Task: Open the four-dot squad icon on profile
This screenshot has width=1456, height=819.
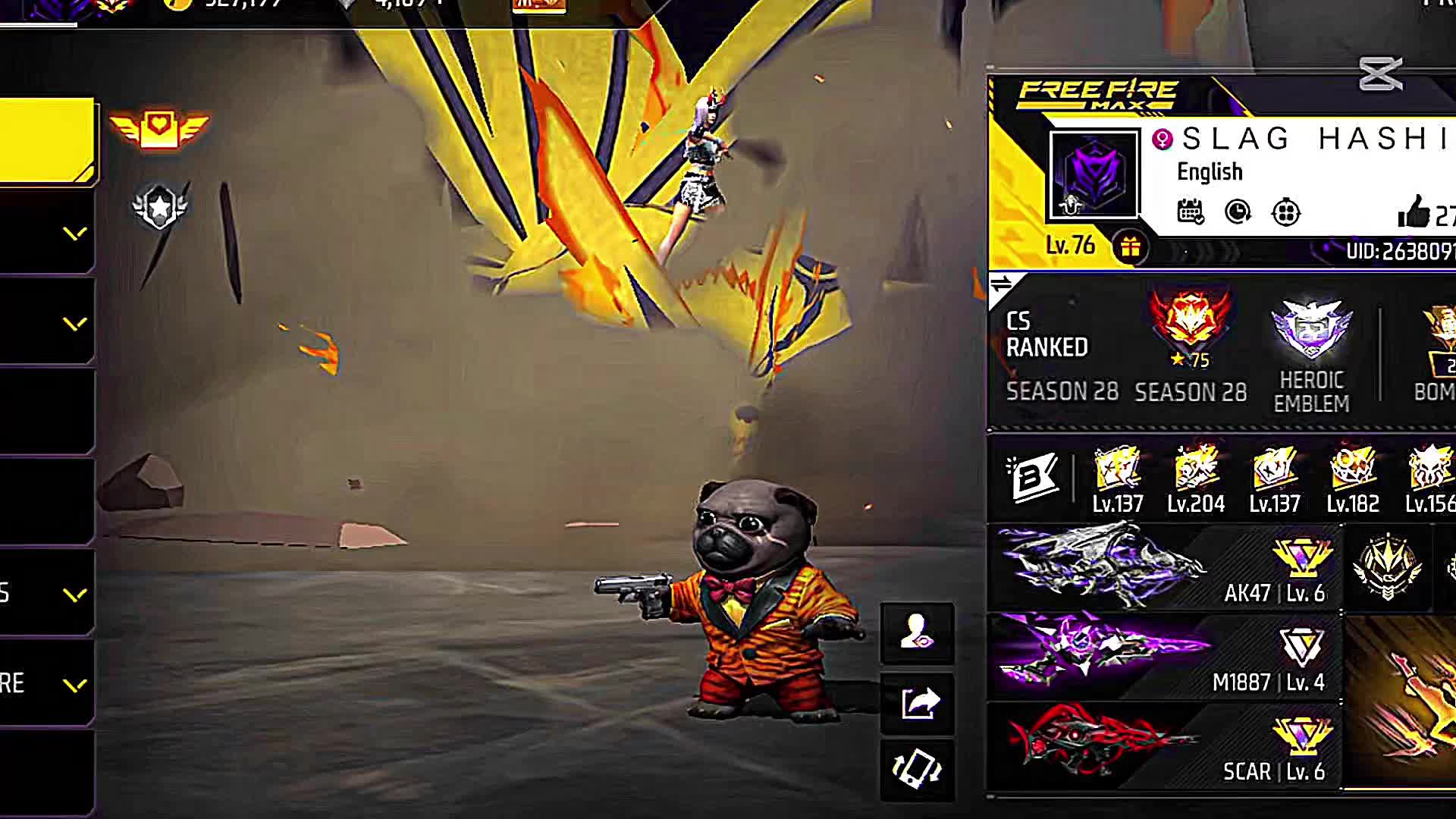Action: tap(1286, 212)
